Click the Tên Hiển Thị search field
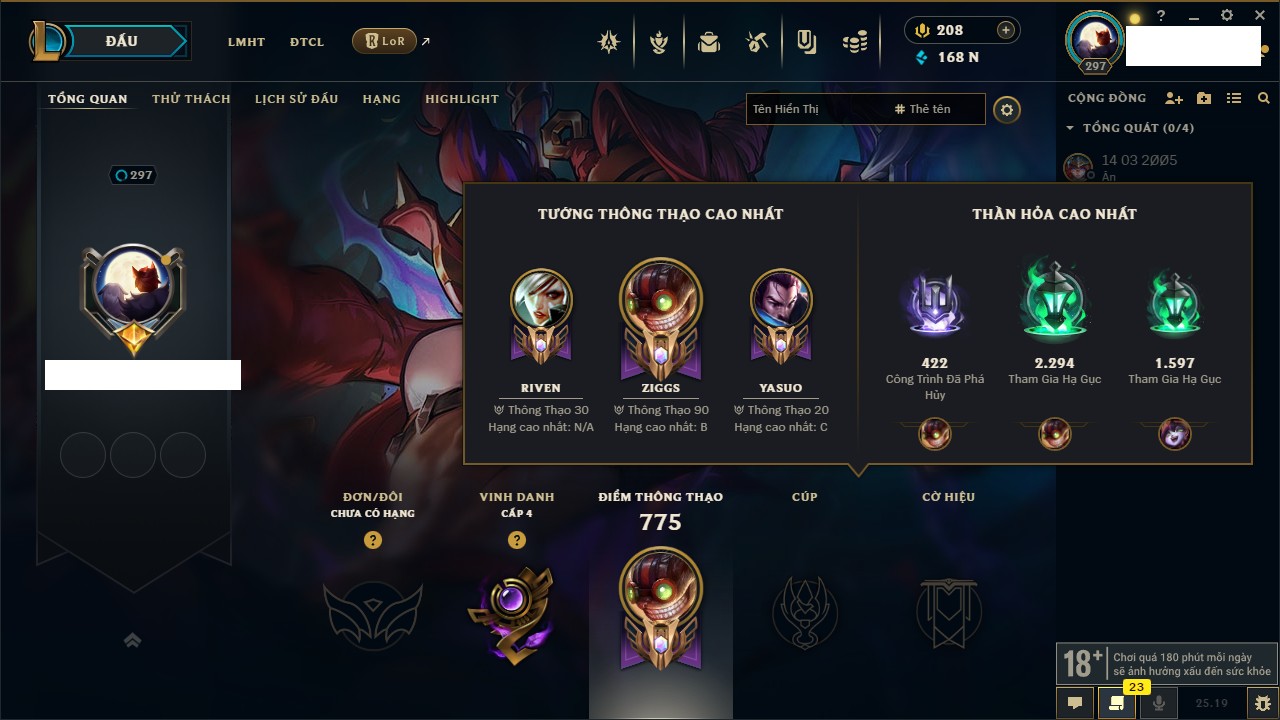The image size is (1280, 720). coord(815,109)
